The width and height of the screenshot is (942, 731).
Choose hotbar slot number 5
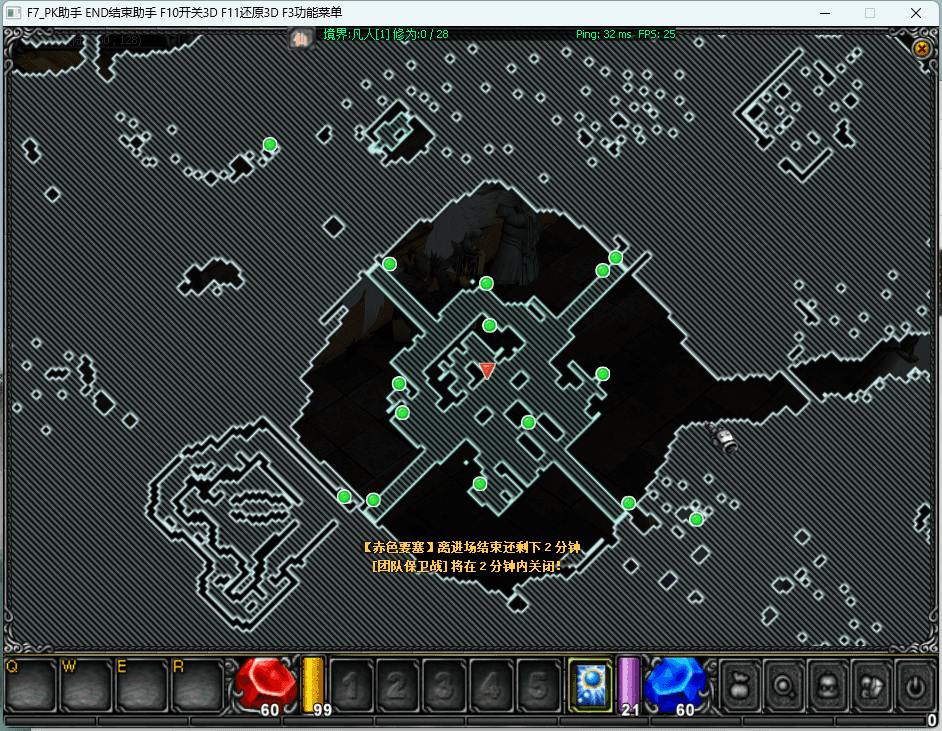(x=539, y=685)
